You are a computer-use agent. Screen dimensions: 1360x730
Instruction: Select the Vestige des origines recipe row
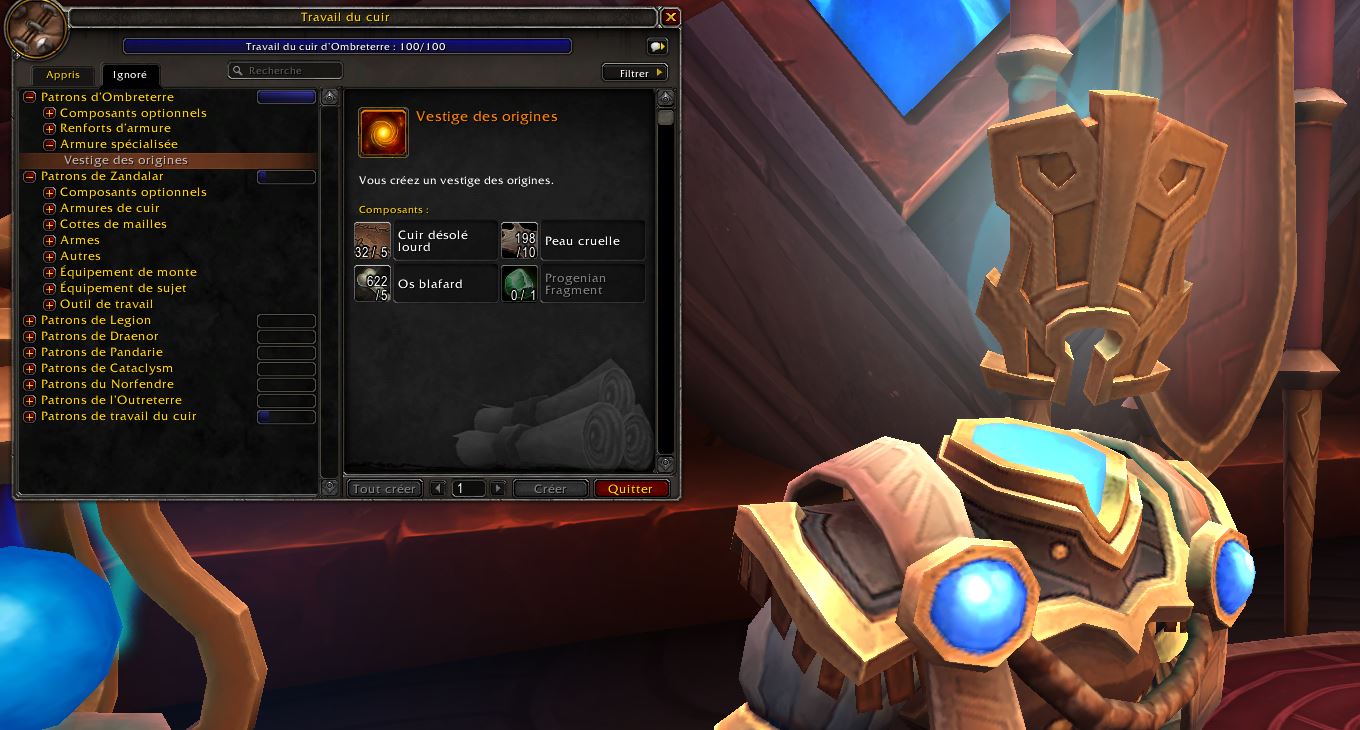(126, 160)
